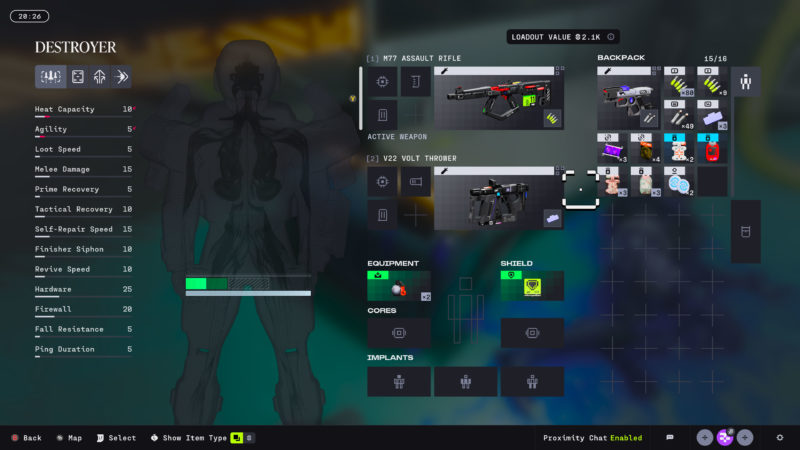Select the left Cores slot
800x450 pixels.
pyautogui.click(x=399, y=333)
